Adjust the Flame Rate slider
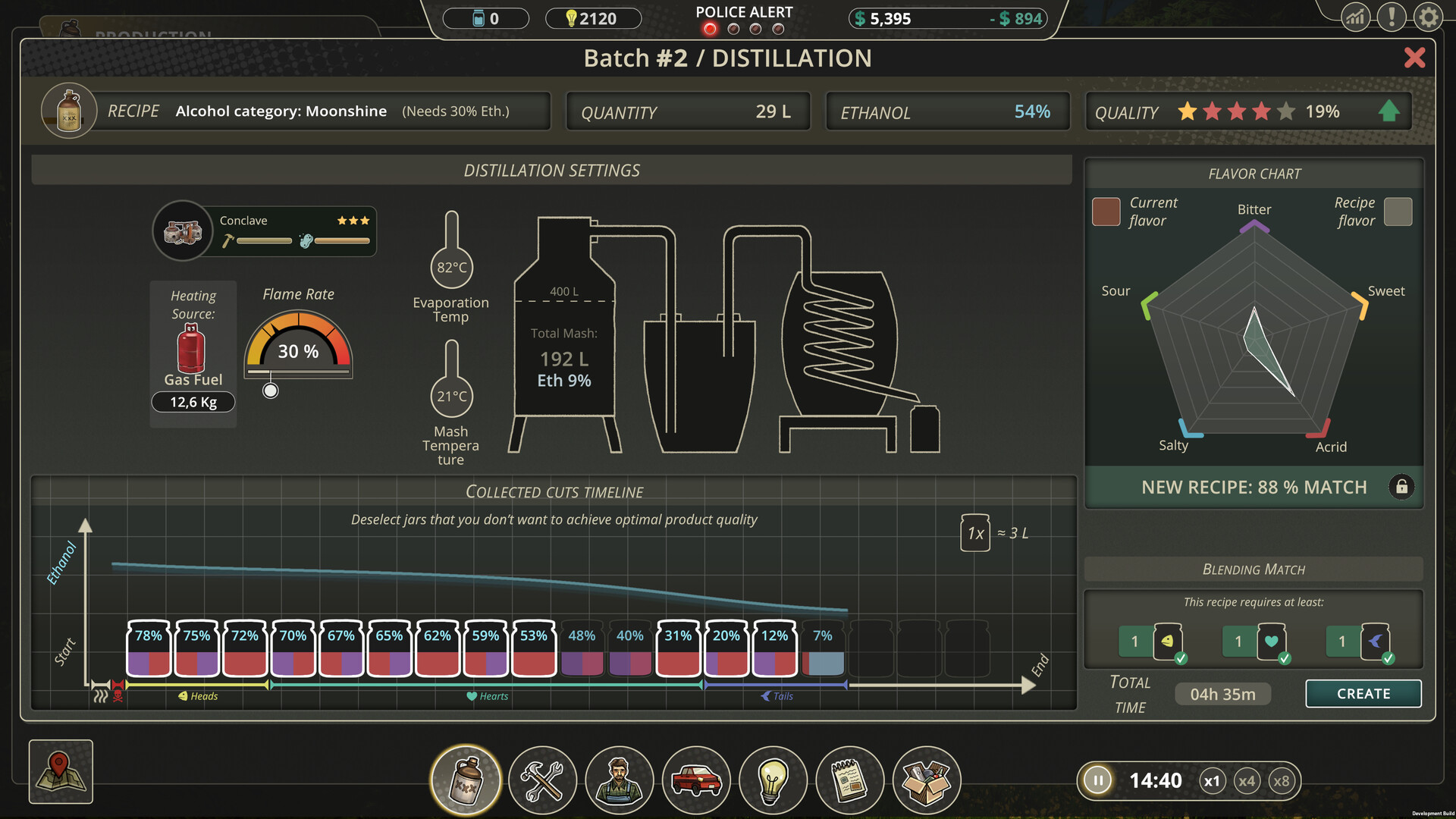 pyautogui.click(x=270, y=391)
